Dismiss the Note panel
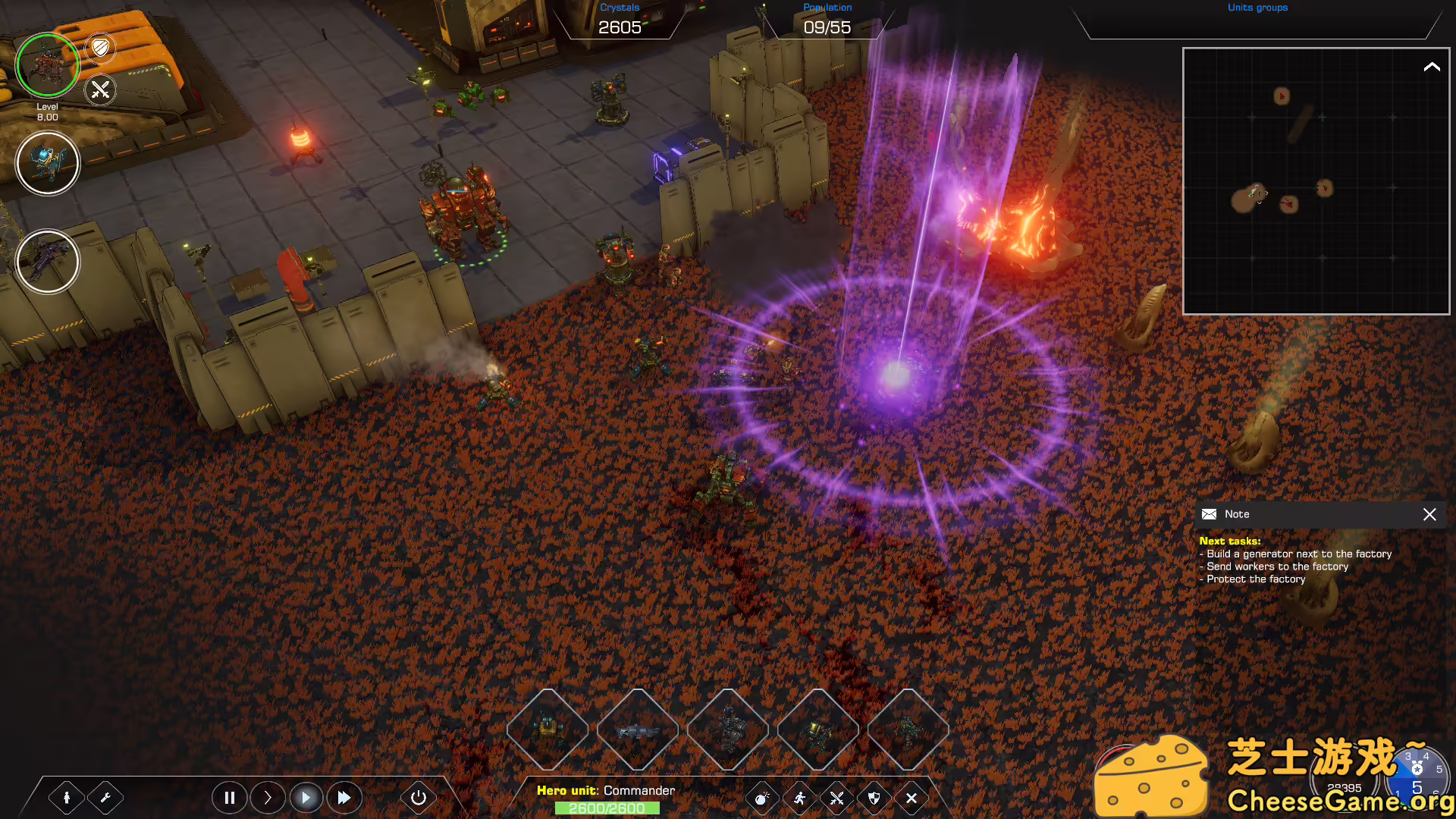This screenshot has height=819, width=1456. tap(1429, 514)
